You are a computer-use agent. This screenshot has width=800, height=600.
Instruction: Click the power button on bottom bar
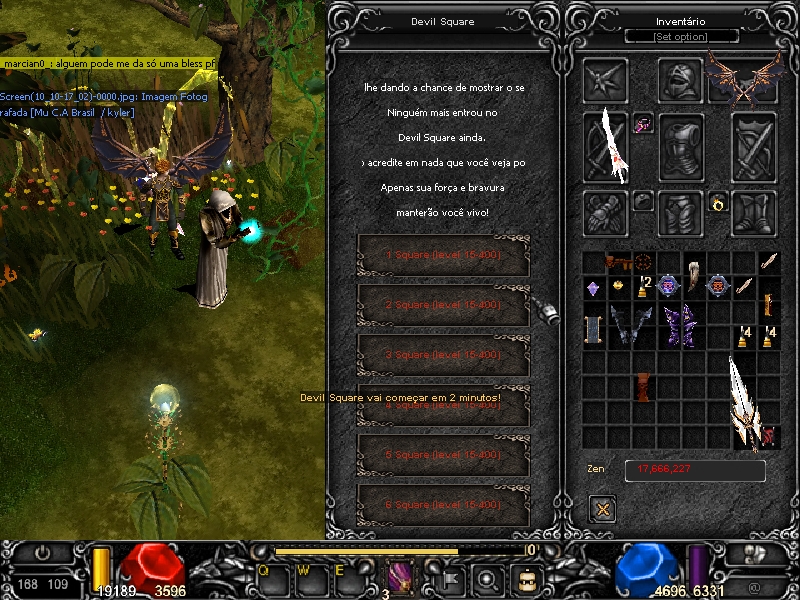click(x=42, y=552)
